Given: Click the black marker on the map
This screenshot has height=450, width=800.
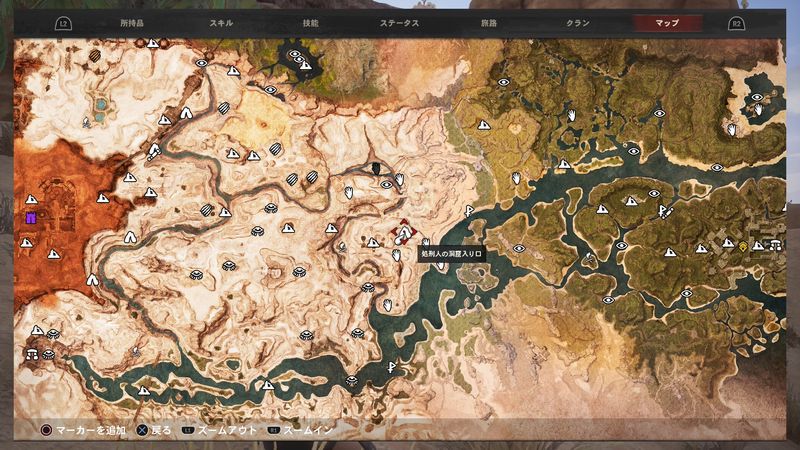Looking at the screenshot, I should coord(376,168).
